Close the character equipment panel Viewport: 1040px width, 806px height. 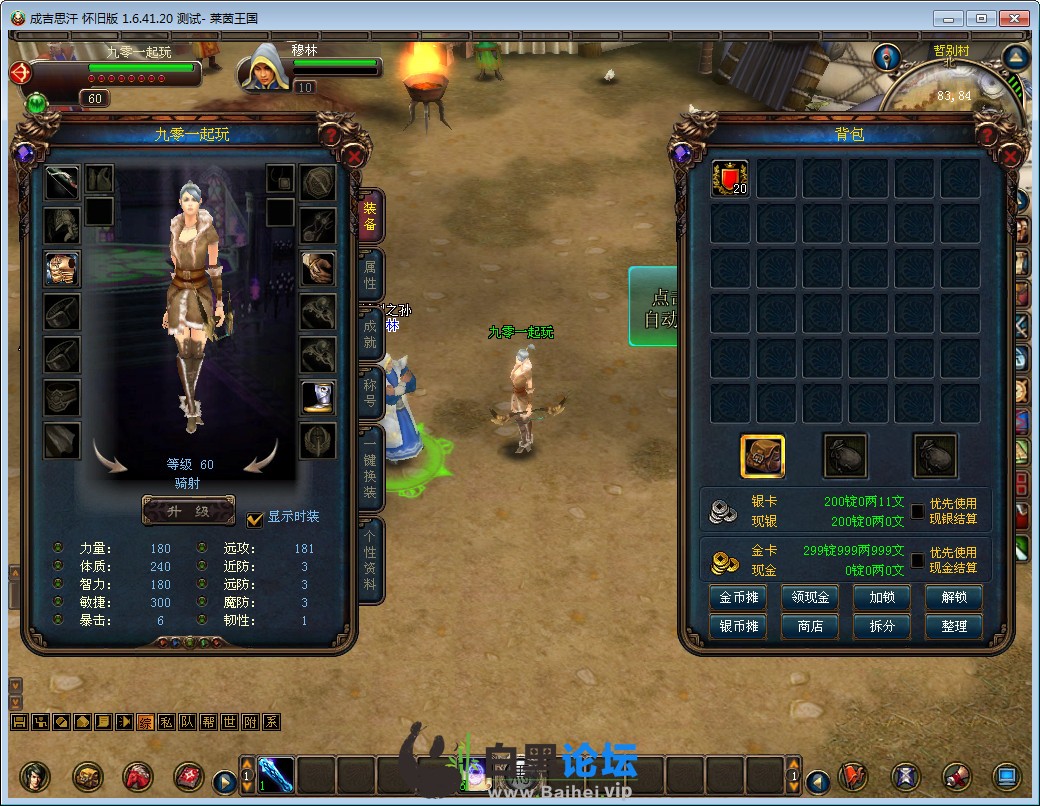(354, 156)
